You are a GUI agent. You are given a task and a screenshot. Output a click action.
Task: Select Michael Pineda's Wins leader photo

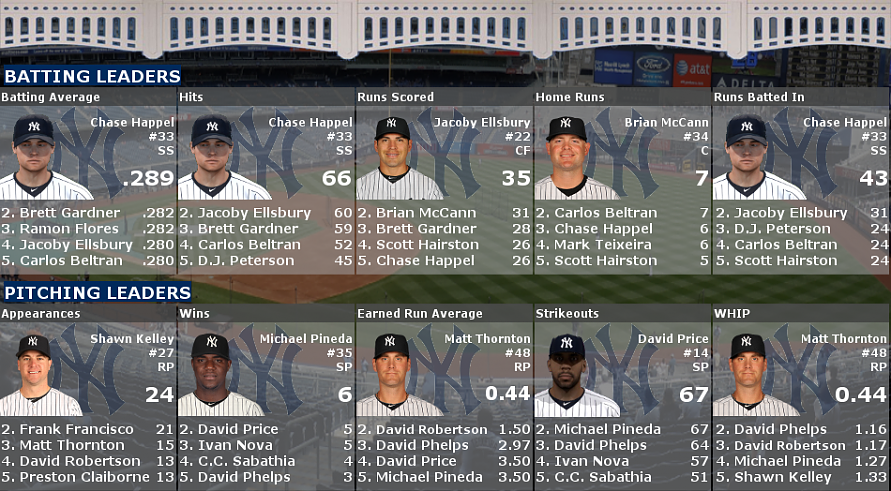pyautogui.click(x=211, y=375)
